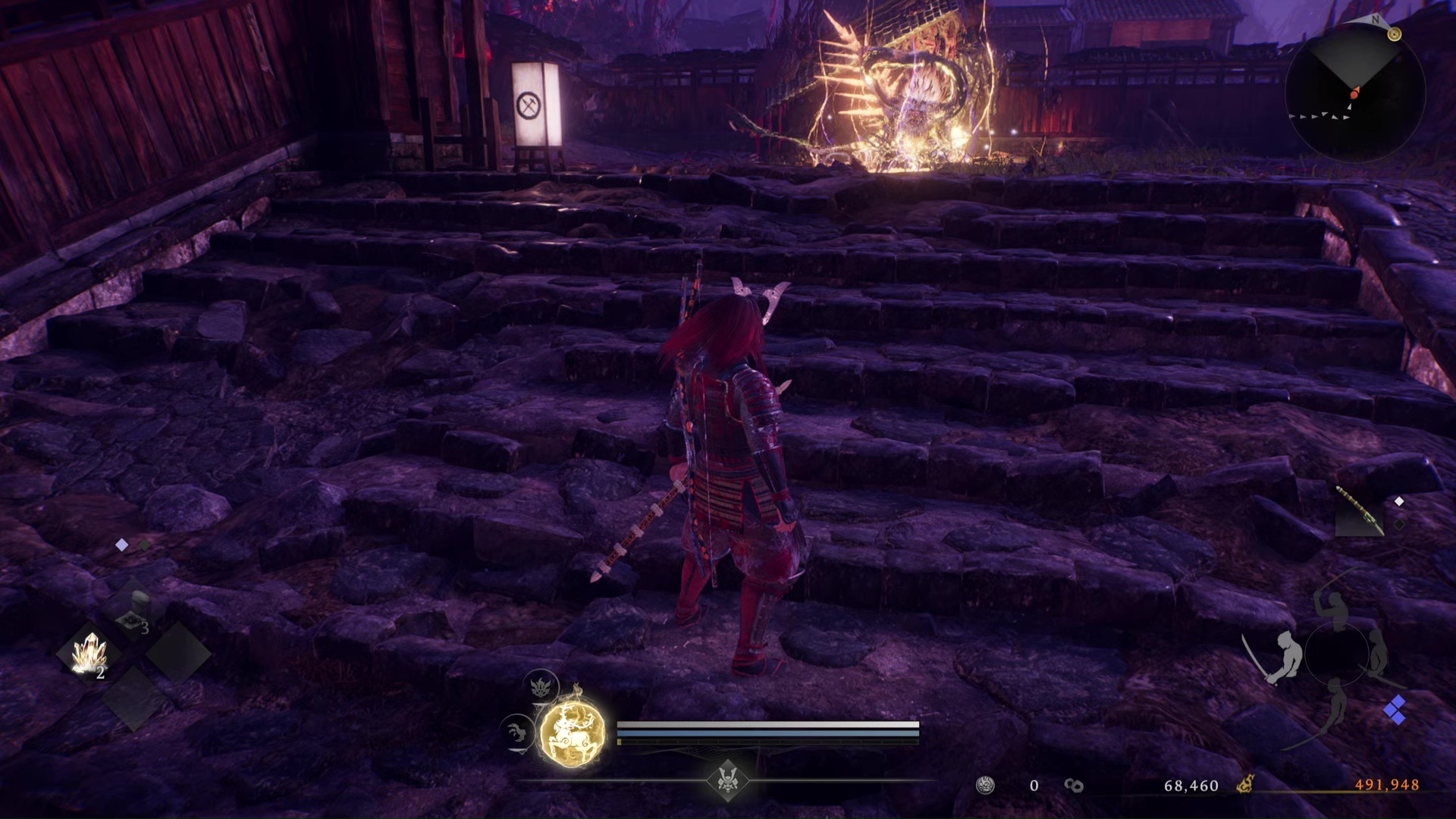The image size is (1456, 819).
Task: Activate the golden deer guardian spirit
Action: [573, 733]
